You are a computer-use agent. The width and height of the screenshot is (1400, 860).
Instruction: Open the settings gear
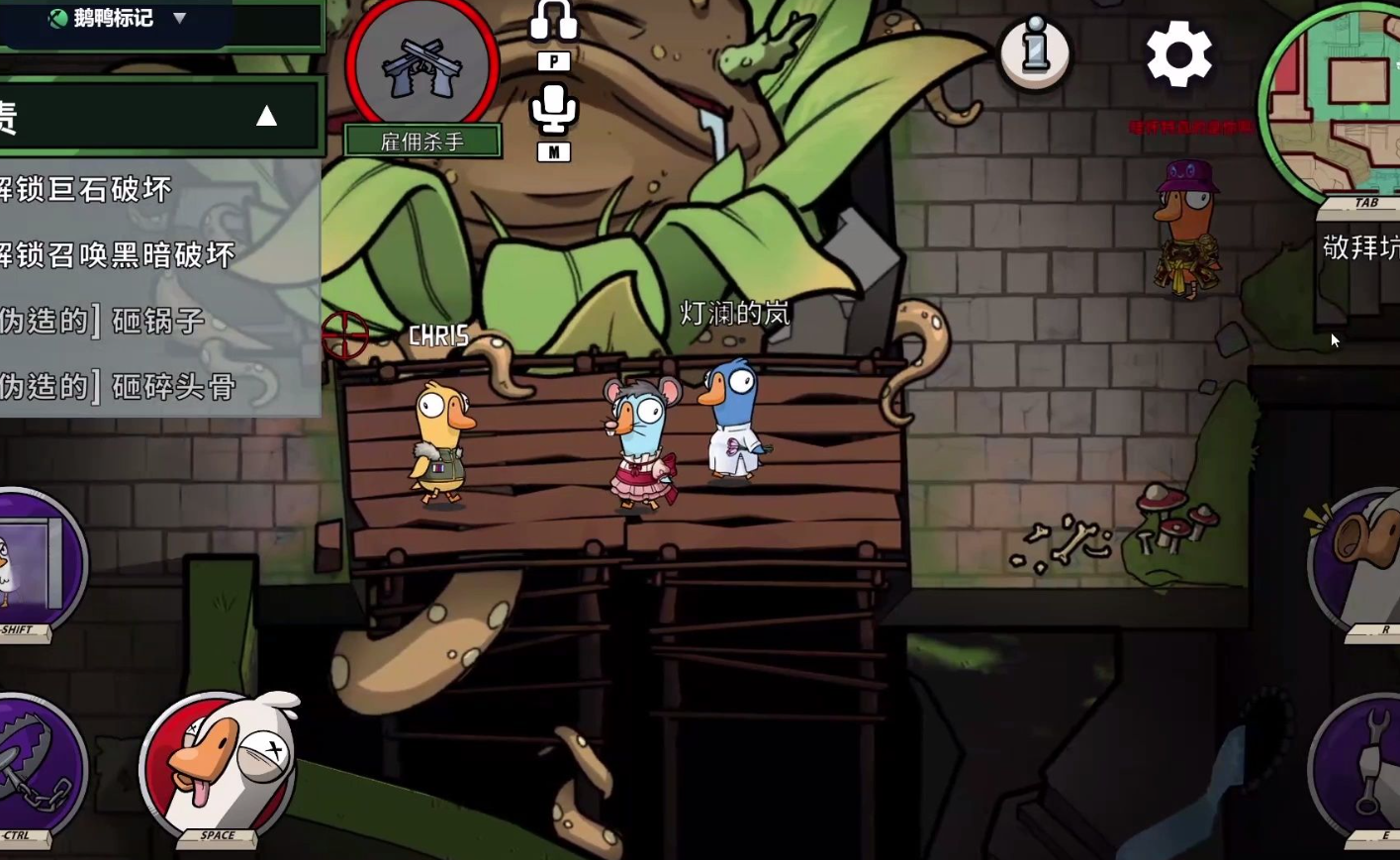point(1178,54)
